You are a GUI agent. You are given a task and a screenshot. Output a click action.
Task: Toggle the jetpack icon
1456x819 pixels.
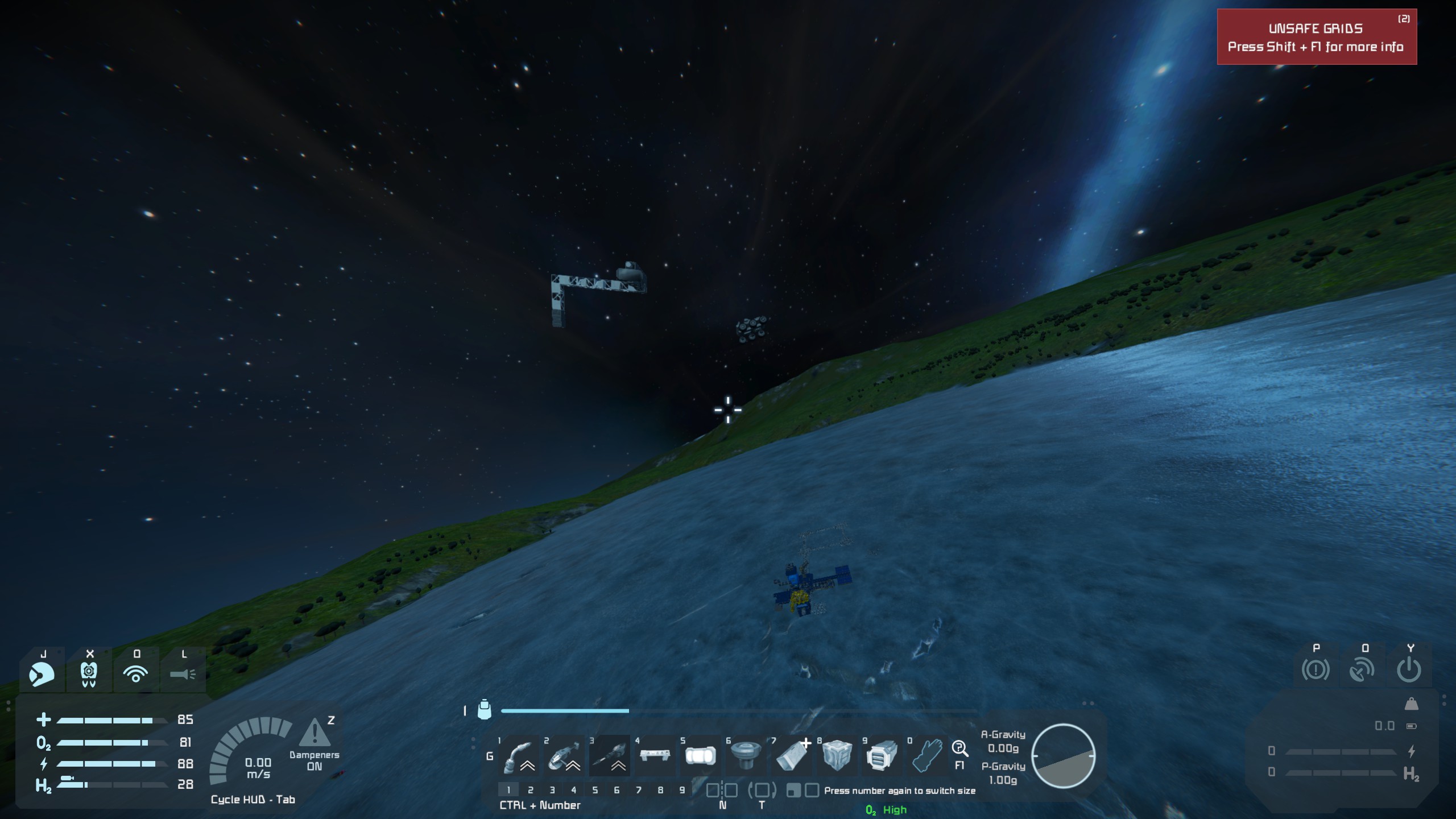tap(89, 674)
